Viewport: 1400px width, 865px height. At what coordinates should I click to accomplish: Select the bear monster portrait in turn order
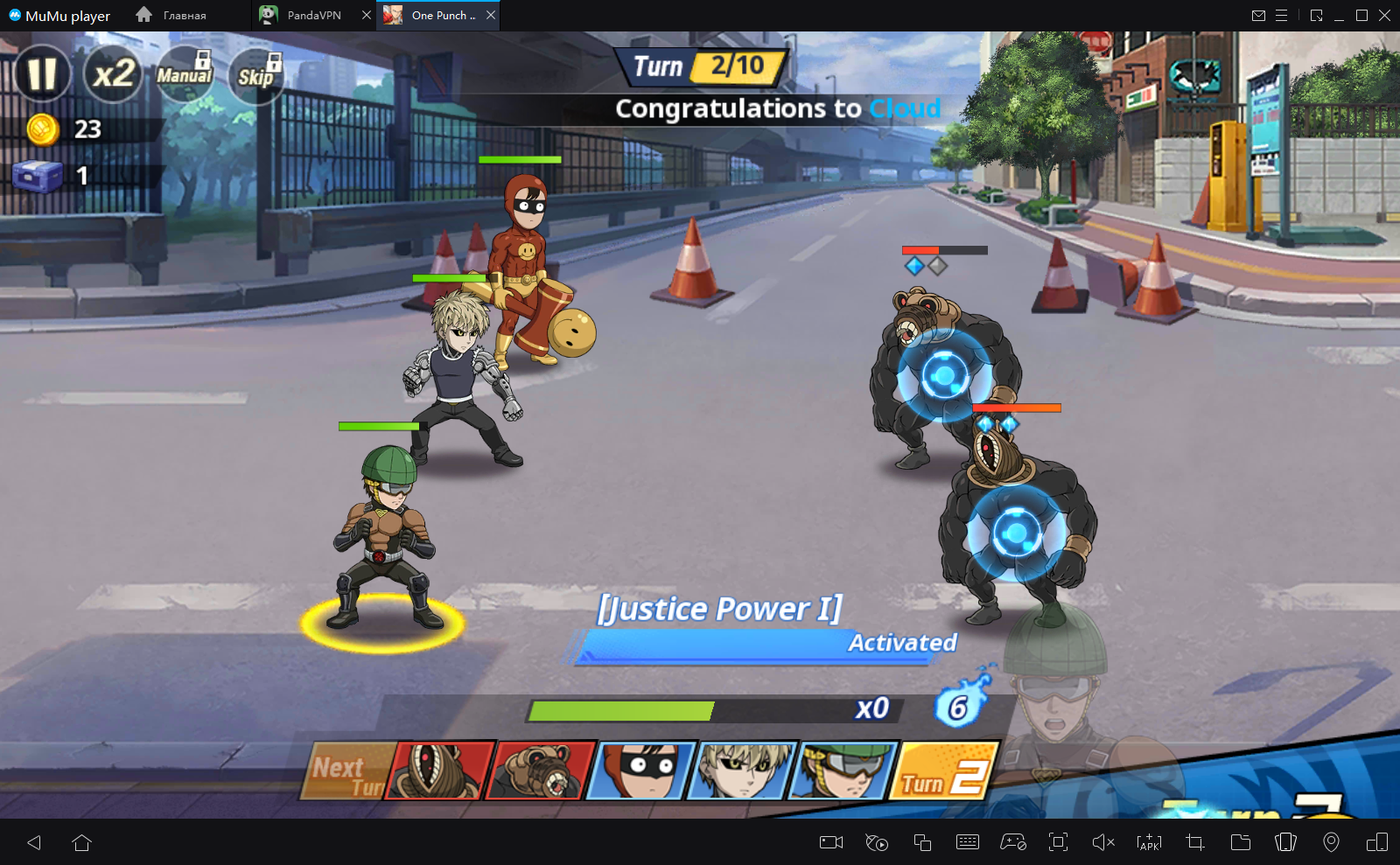pos(541,770)
